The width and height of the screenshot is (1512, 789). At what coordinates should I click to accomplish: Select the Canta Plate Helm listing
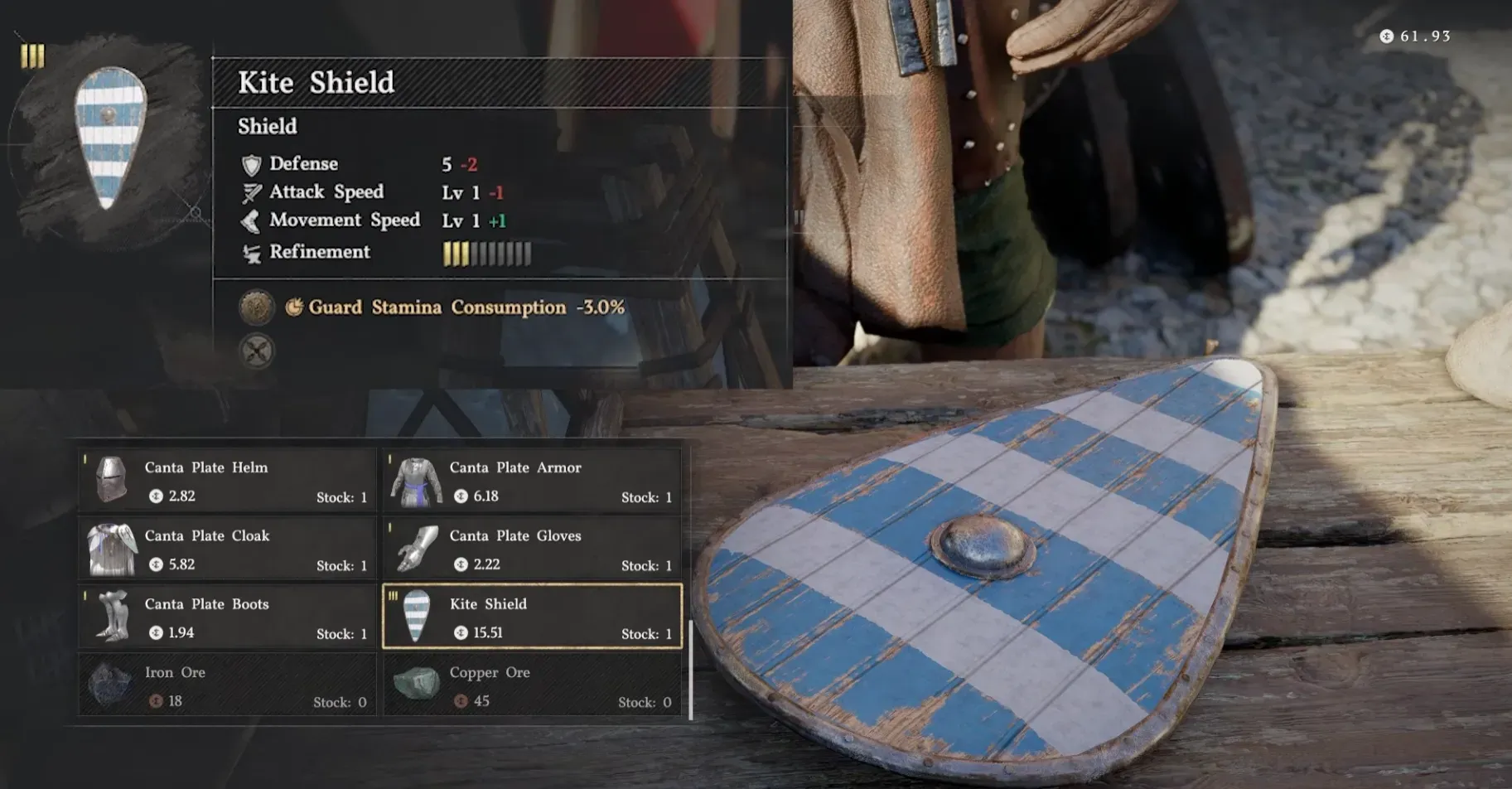tap(227, 480)
